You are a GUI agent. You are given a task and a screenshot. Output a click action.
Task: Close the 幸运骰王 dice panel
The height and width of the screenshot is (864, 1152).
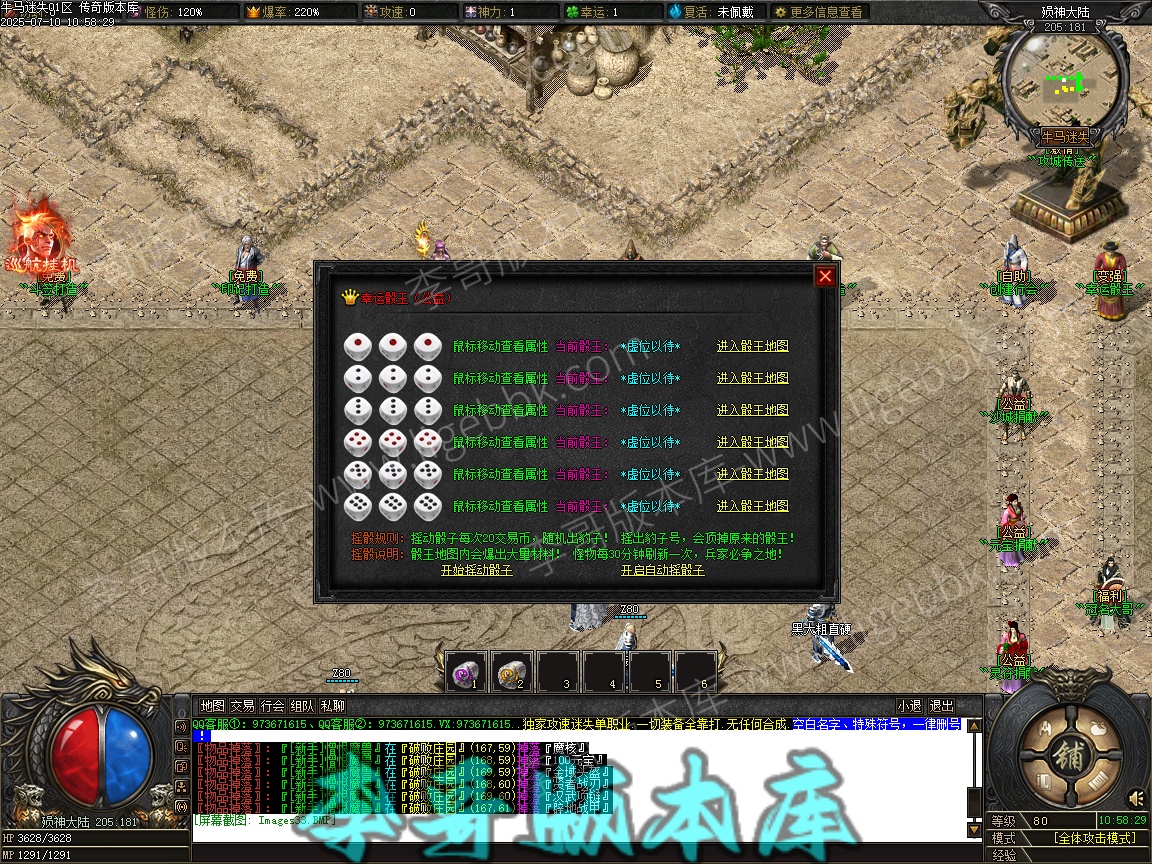[825, 277]
